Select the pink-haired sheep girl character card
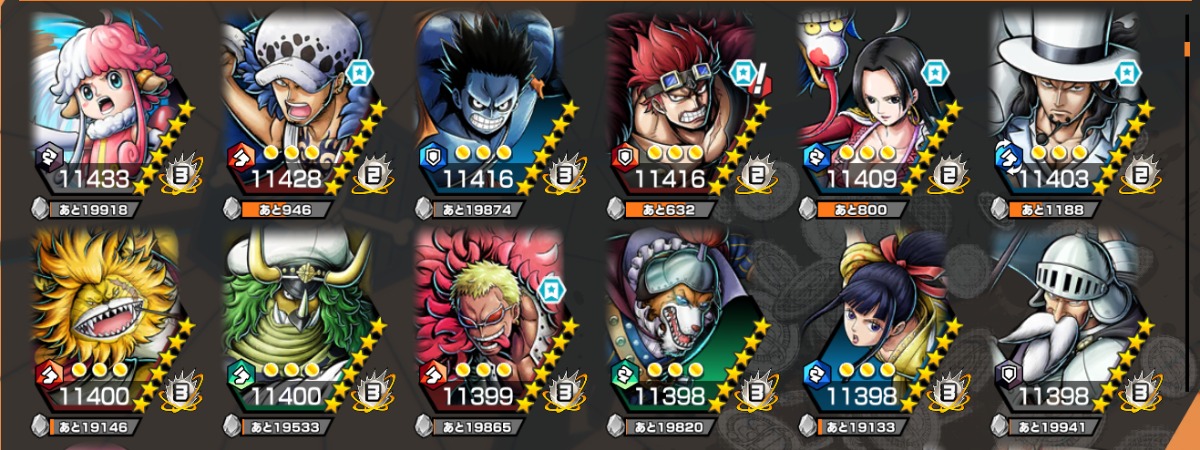1200x450 pixels. pyautogui.click(x=110, y=100)
